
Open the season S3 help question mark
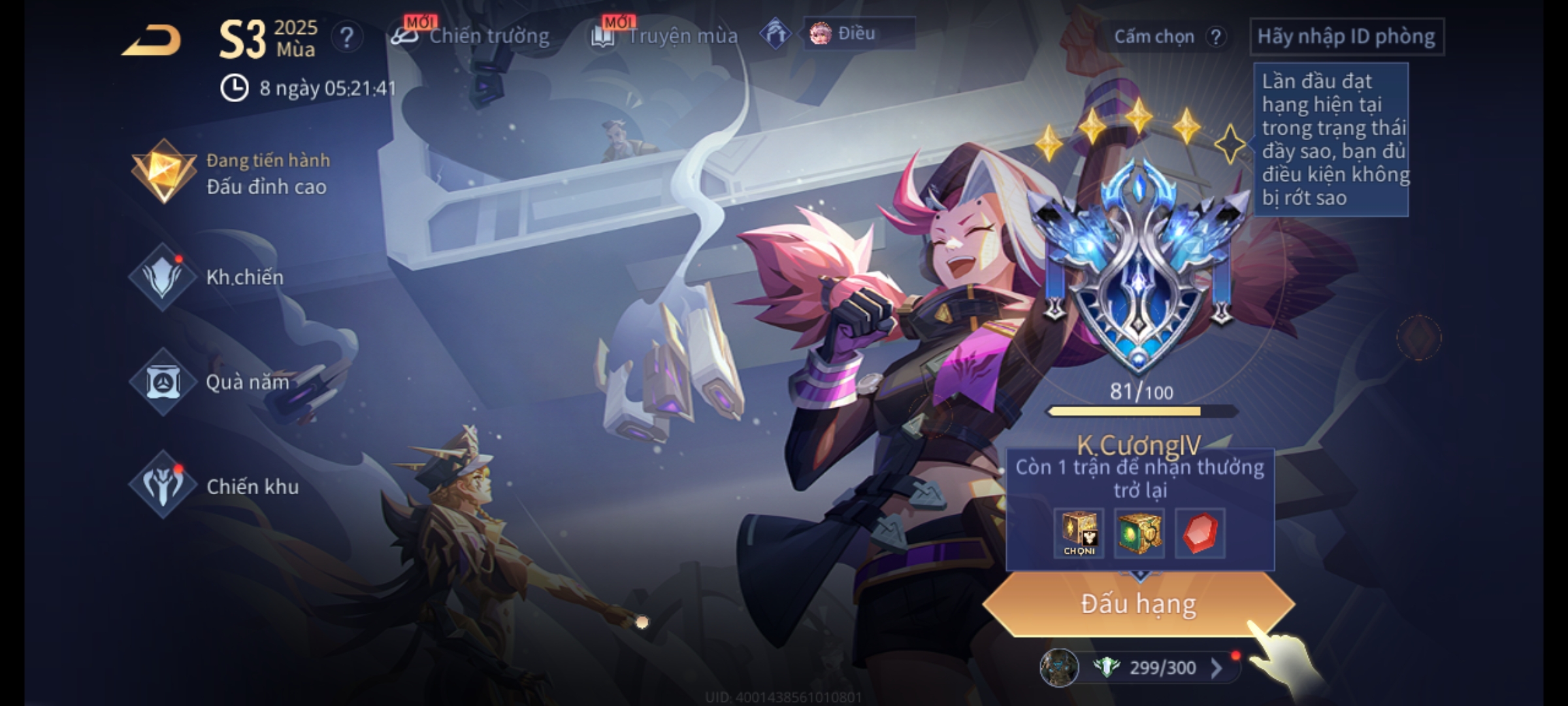point(347,37)
